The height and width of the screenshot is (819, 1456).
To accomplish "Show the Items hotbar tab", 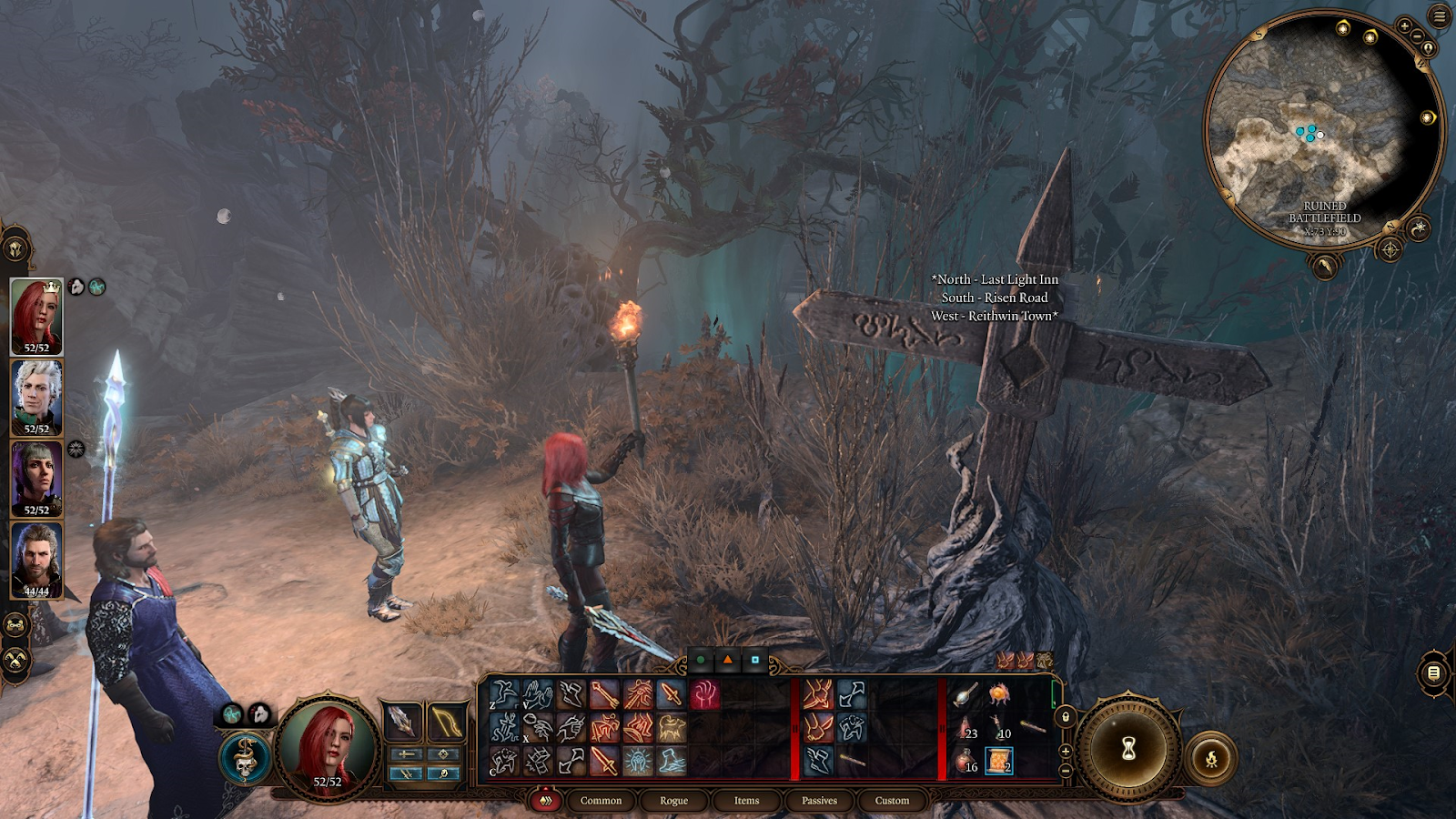I will [x=746, y=801].
